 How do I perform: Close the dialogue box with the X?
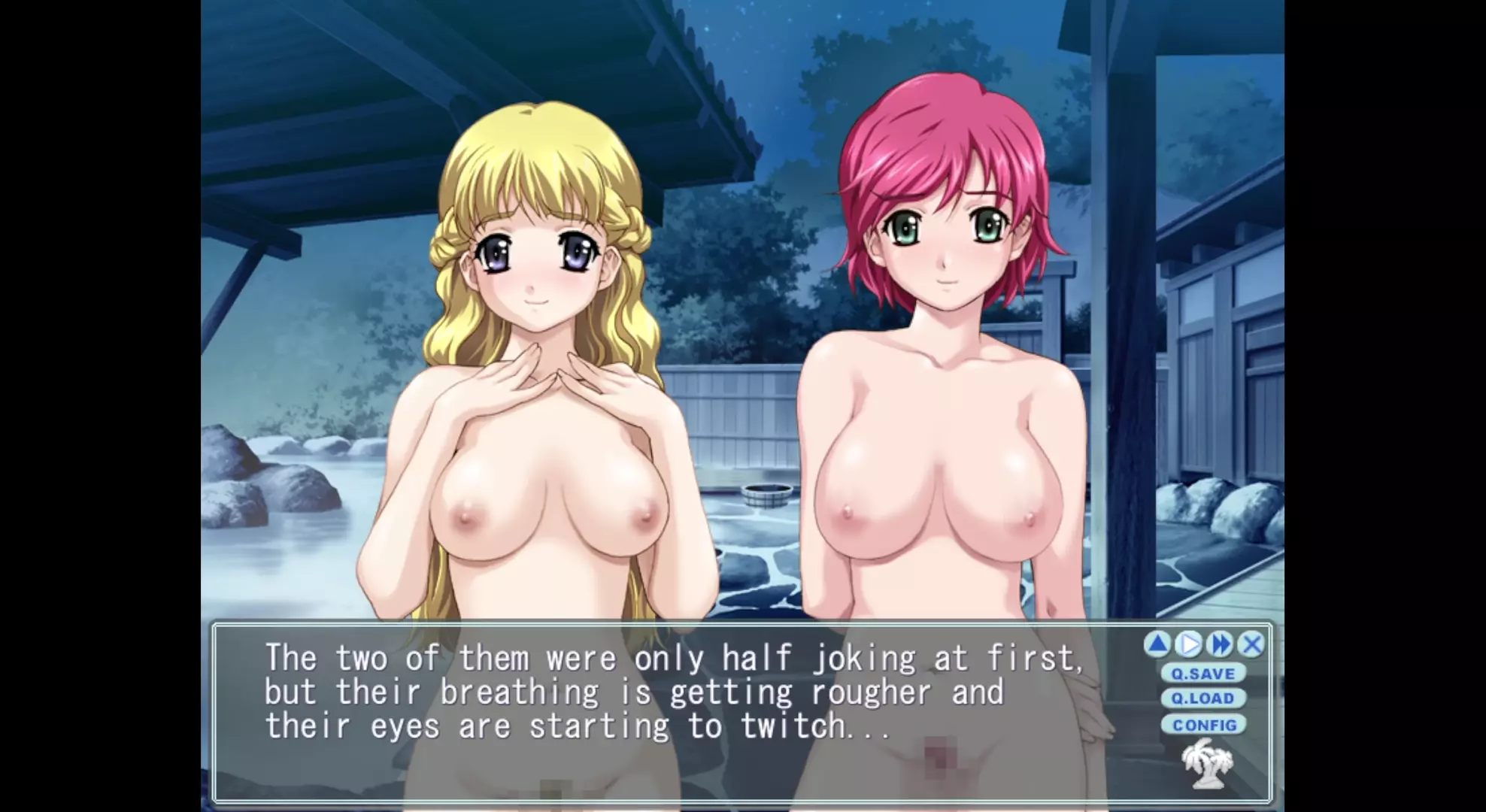[x=1251, y=644]
